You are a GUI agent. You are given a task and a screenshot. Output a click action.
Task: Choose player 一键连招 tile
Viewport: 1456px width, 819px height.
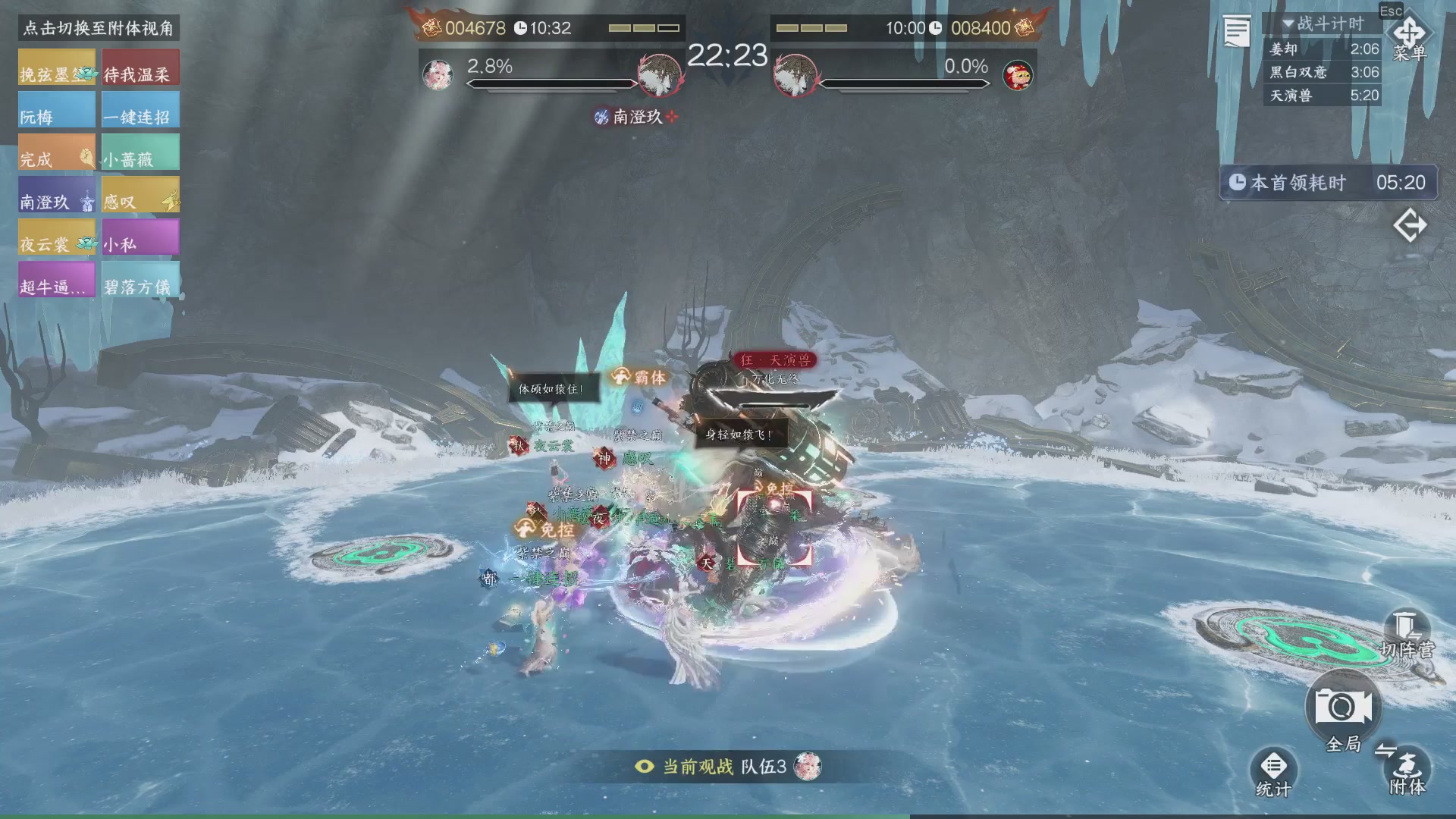point(140,110)
